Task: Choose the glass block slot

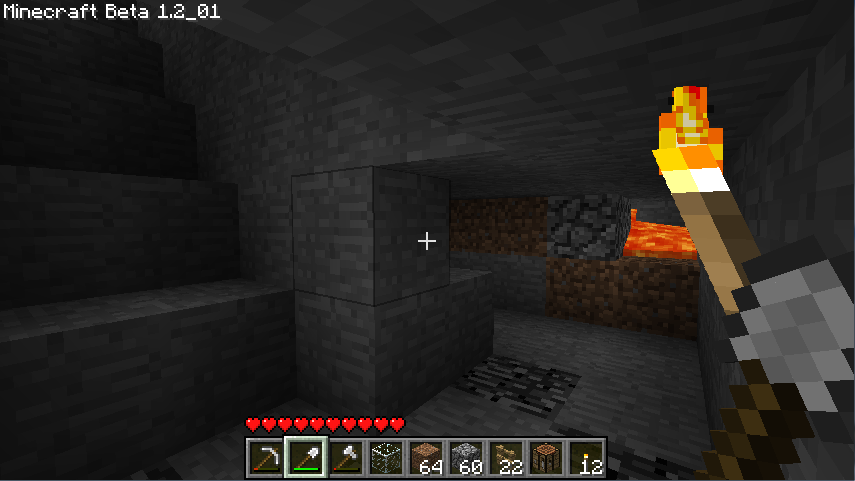Action: [x=386, y=459]
